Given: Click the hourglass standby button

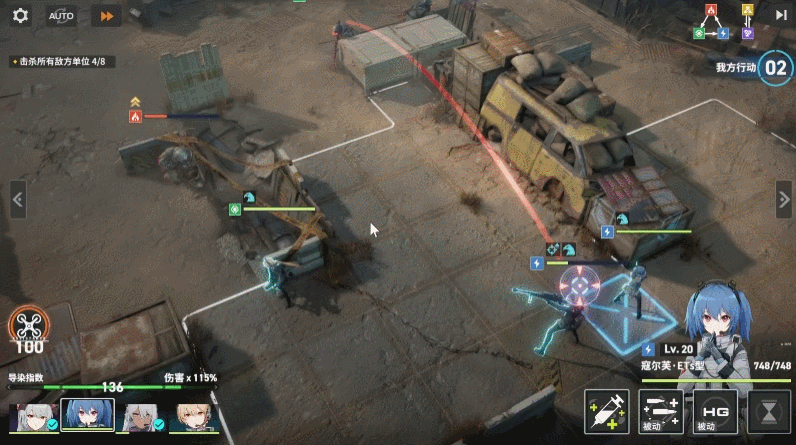Looking at the screenshot, I should (x=768, y=411).
